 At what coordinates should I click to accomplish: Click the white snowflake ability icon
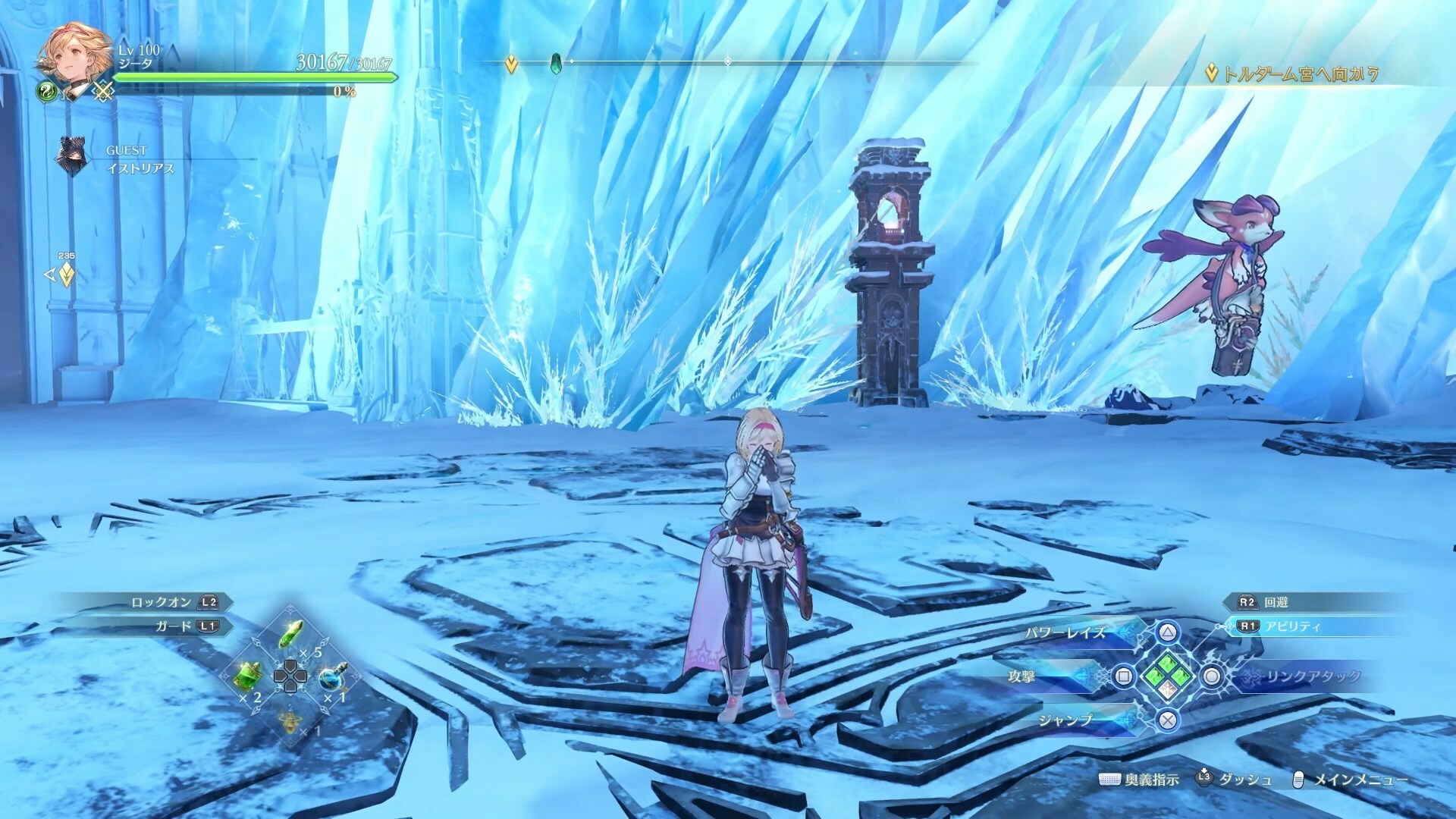(x=1168, y=689)
